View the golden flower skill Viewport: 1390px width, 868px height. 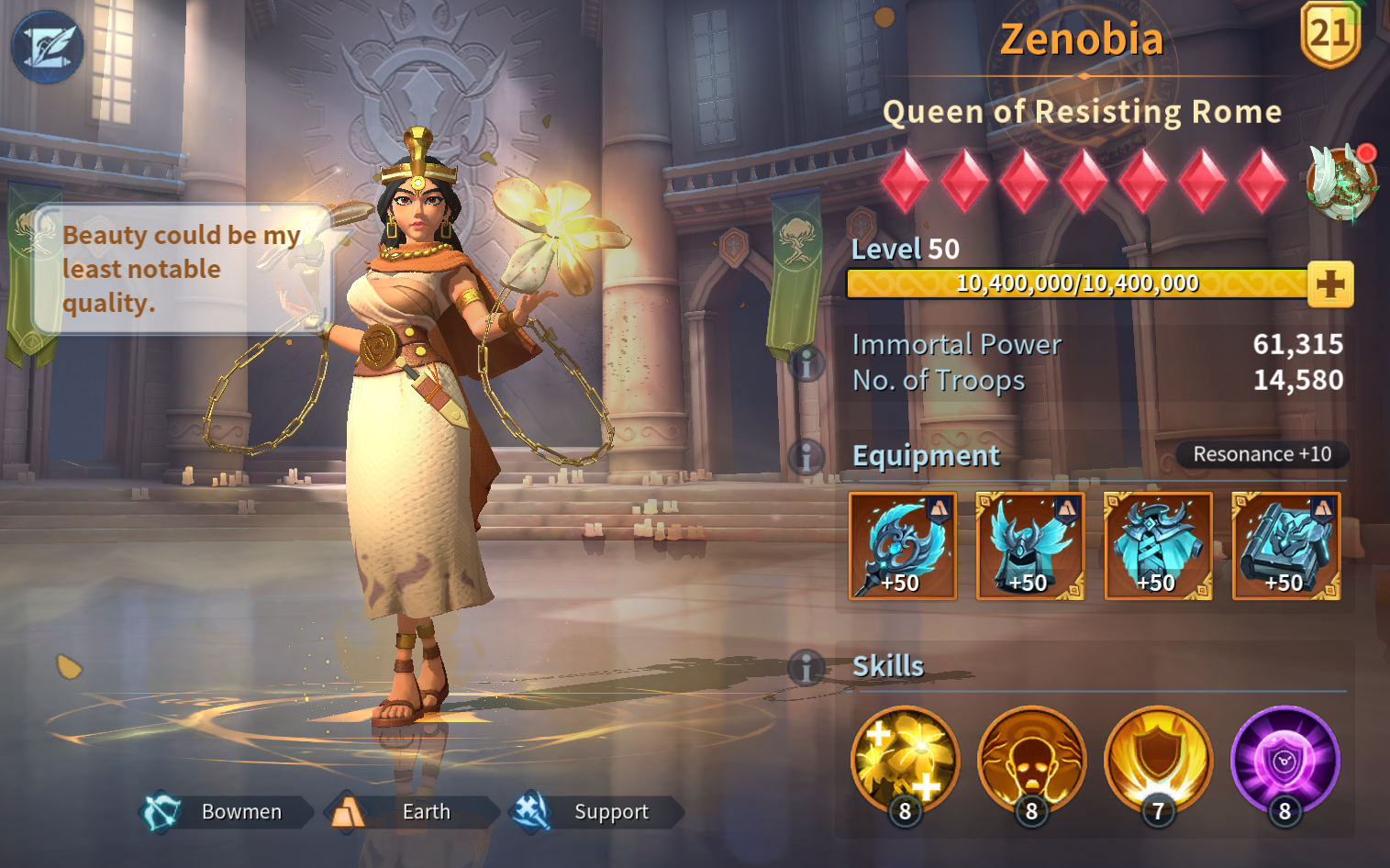pos(905,761)
